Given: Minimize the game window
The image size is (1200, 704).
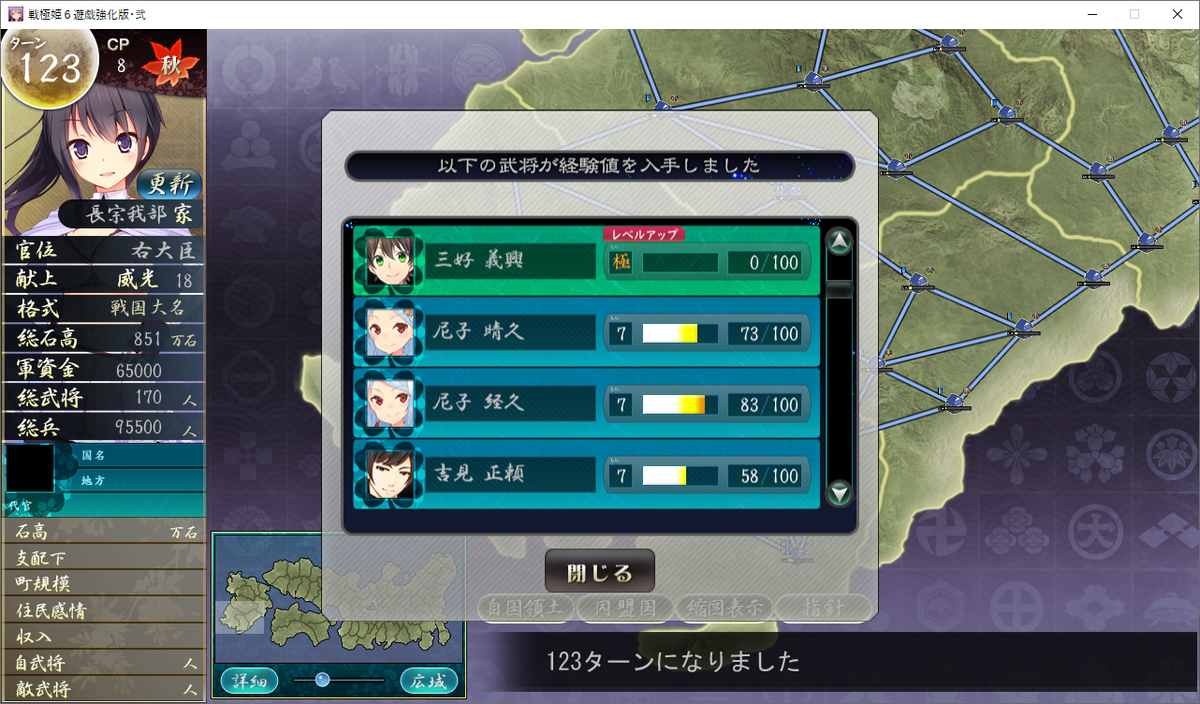Looking at the screenshot, I should [1088, 14].
